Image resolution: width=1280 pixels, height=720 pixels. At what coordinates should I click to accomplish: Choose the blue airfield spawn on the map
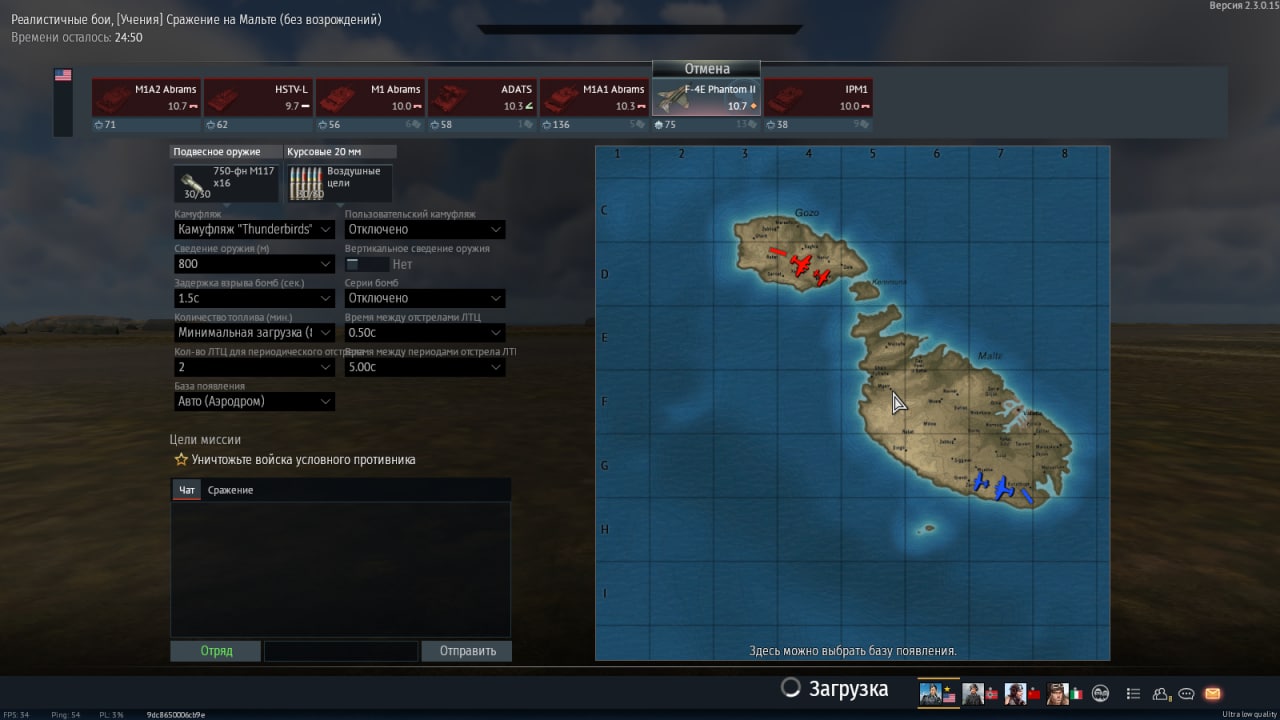tap(1002, 487)
